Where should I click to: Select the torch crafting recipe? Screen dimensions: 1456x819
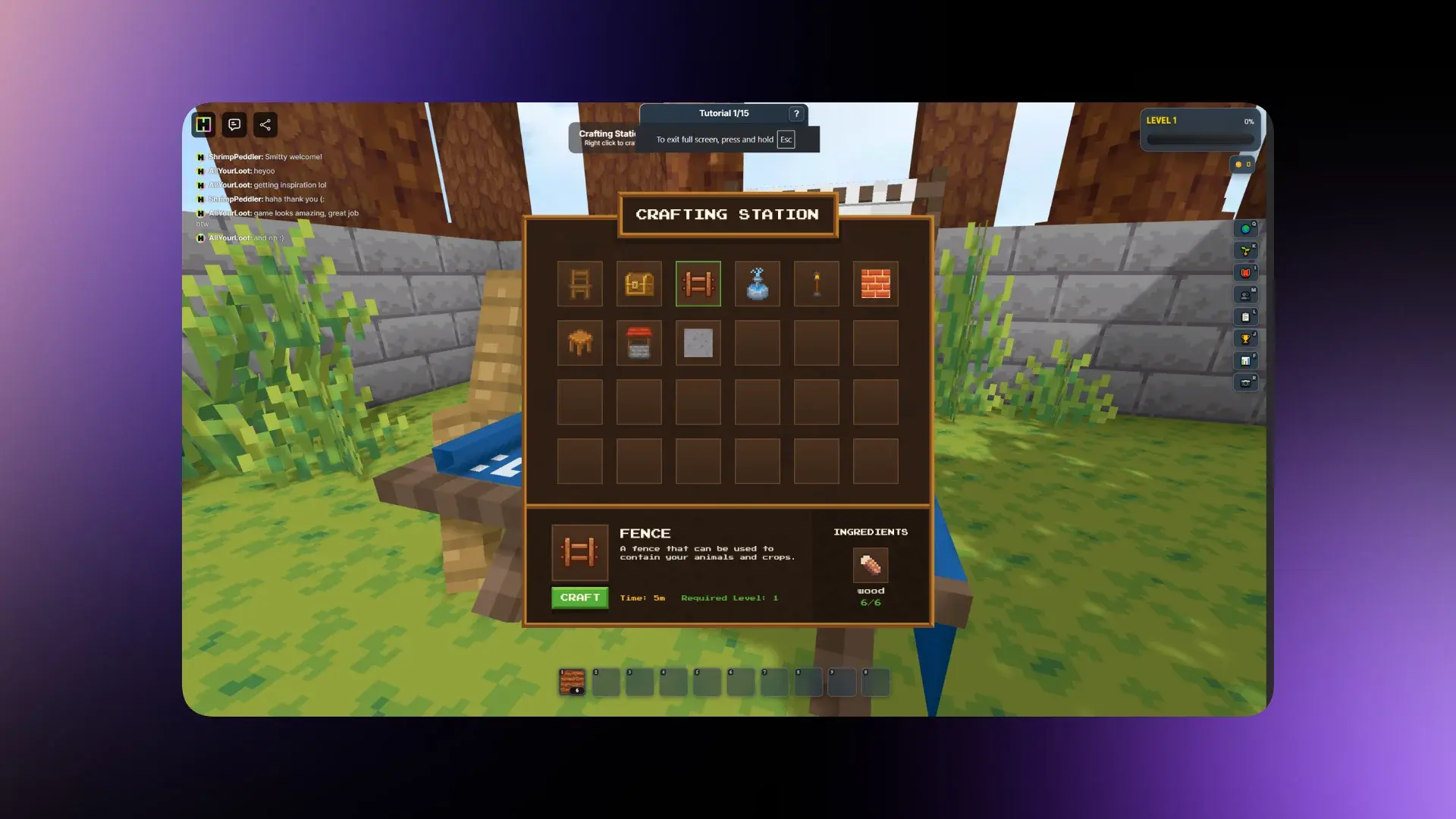coord(816,284)
